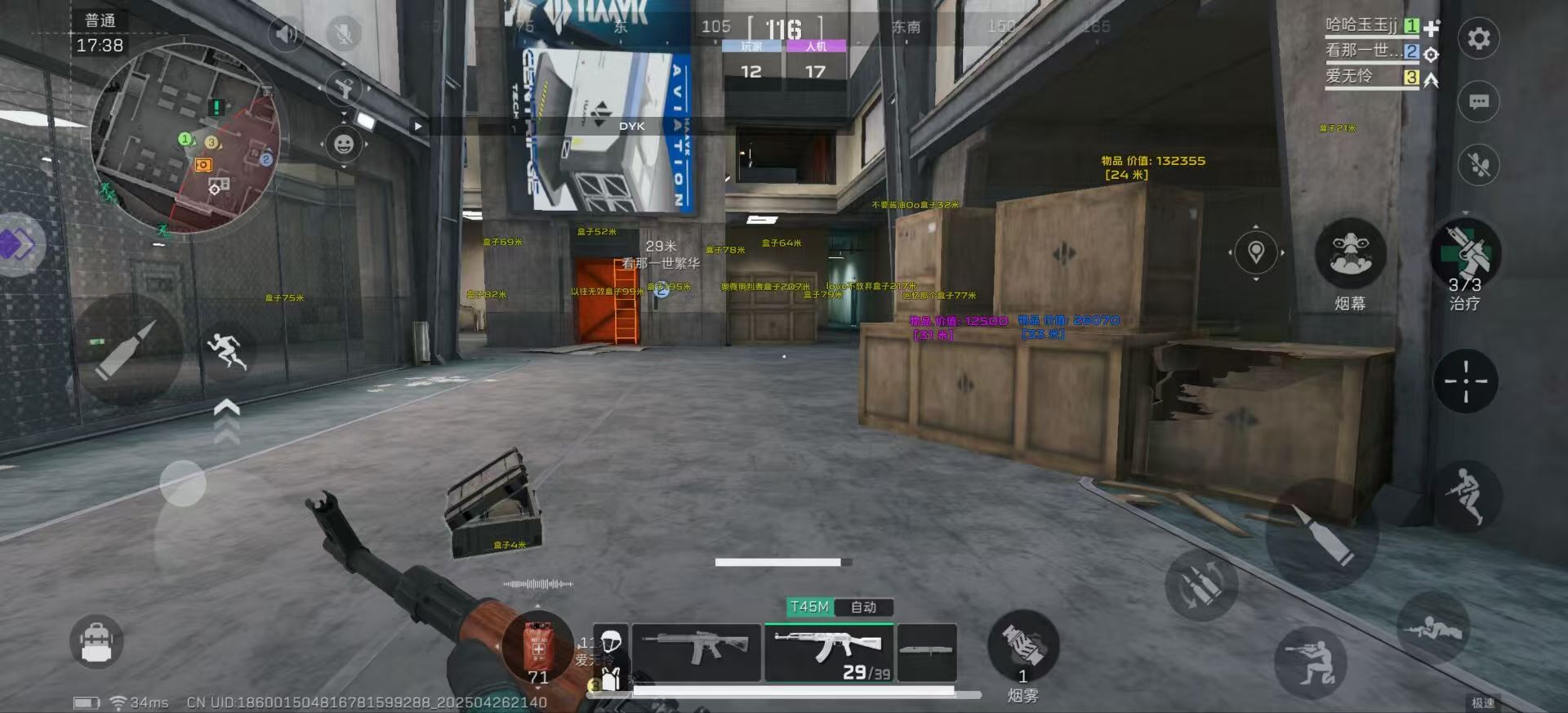Aim down sights with crosshair button
The image size is (1568, 713).
point(1465,381)
